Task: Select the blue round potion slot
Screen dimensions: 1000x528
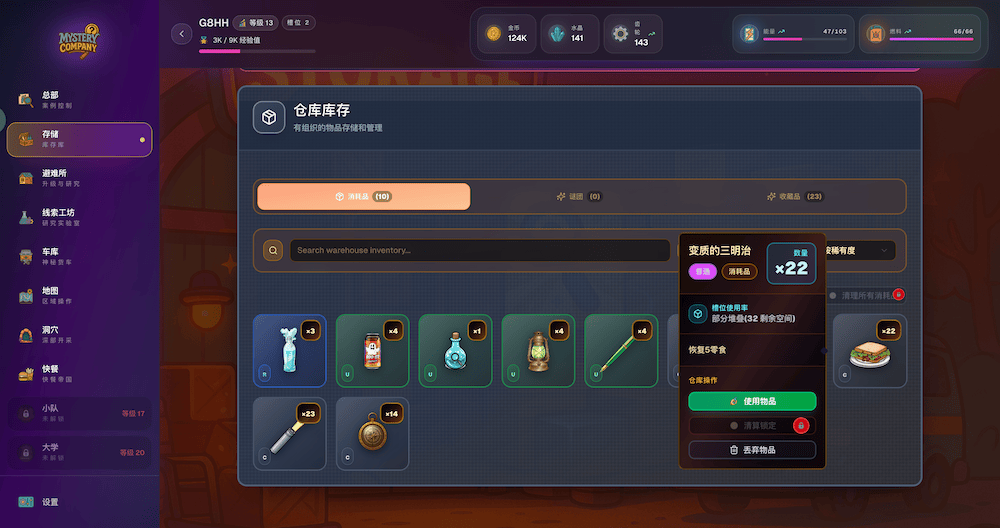Action: click(x=455, y=351)
